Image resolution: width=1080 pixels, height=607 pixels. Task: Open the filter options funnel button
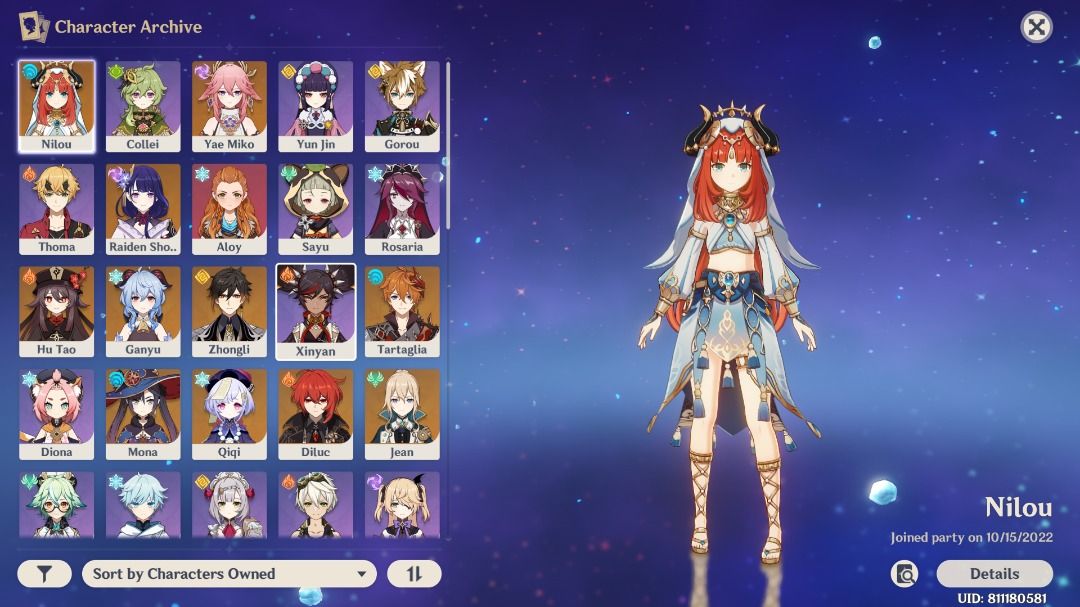click(44, 574)
